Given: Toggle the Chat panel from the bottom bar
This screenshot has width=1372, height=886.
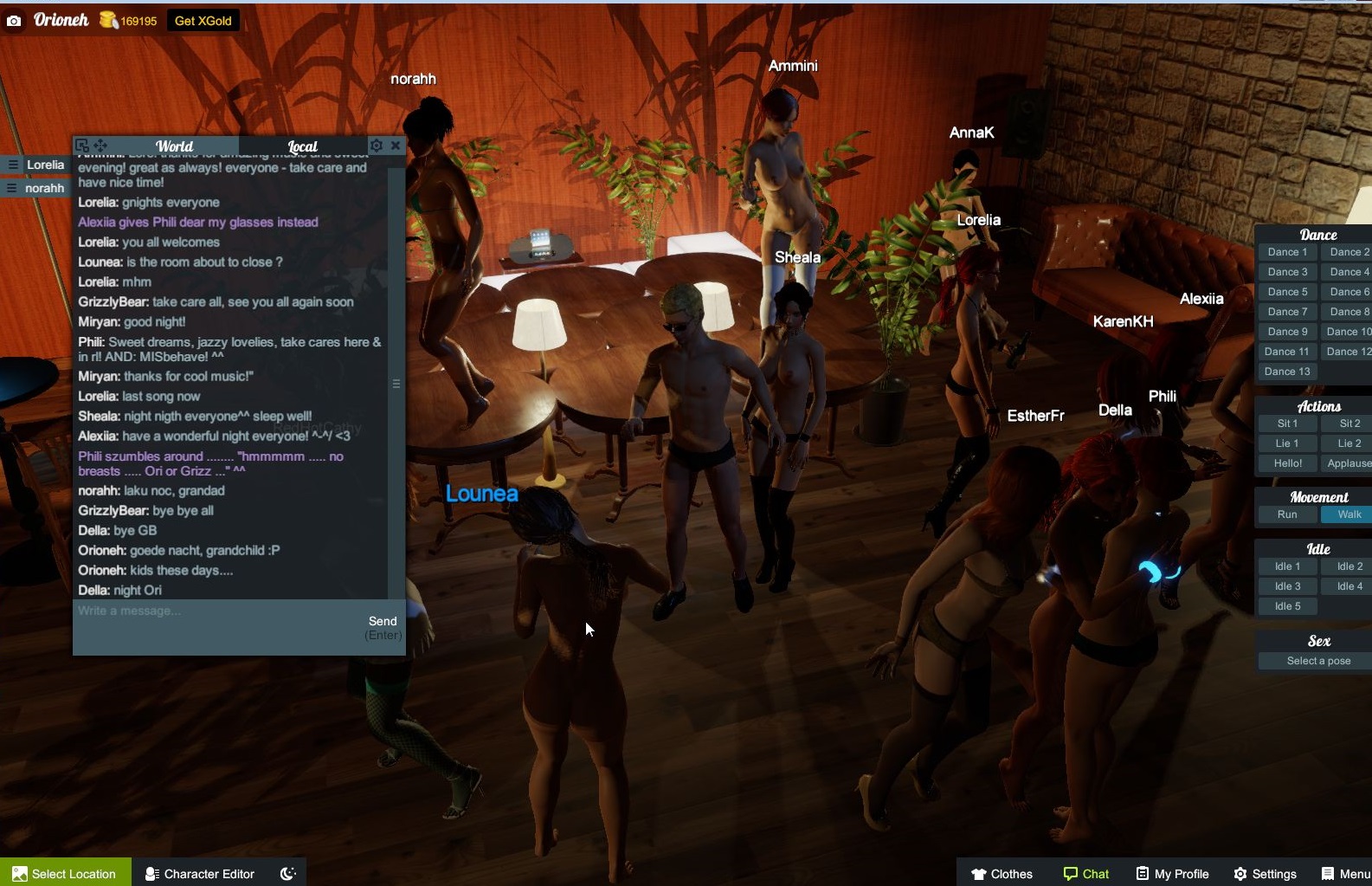Looking at the screenshot, I should (x=1086, y=873).
